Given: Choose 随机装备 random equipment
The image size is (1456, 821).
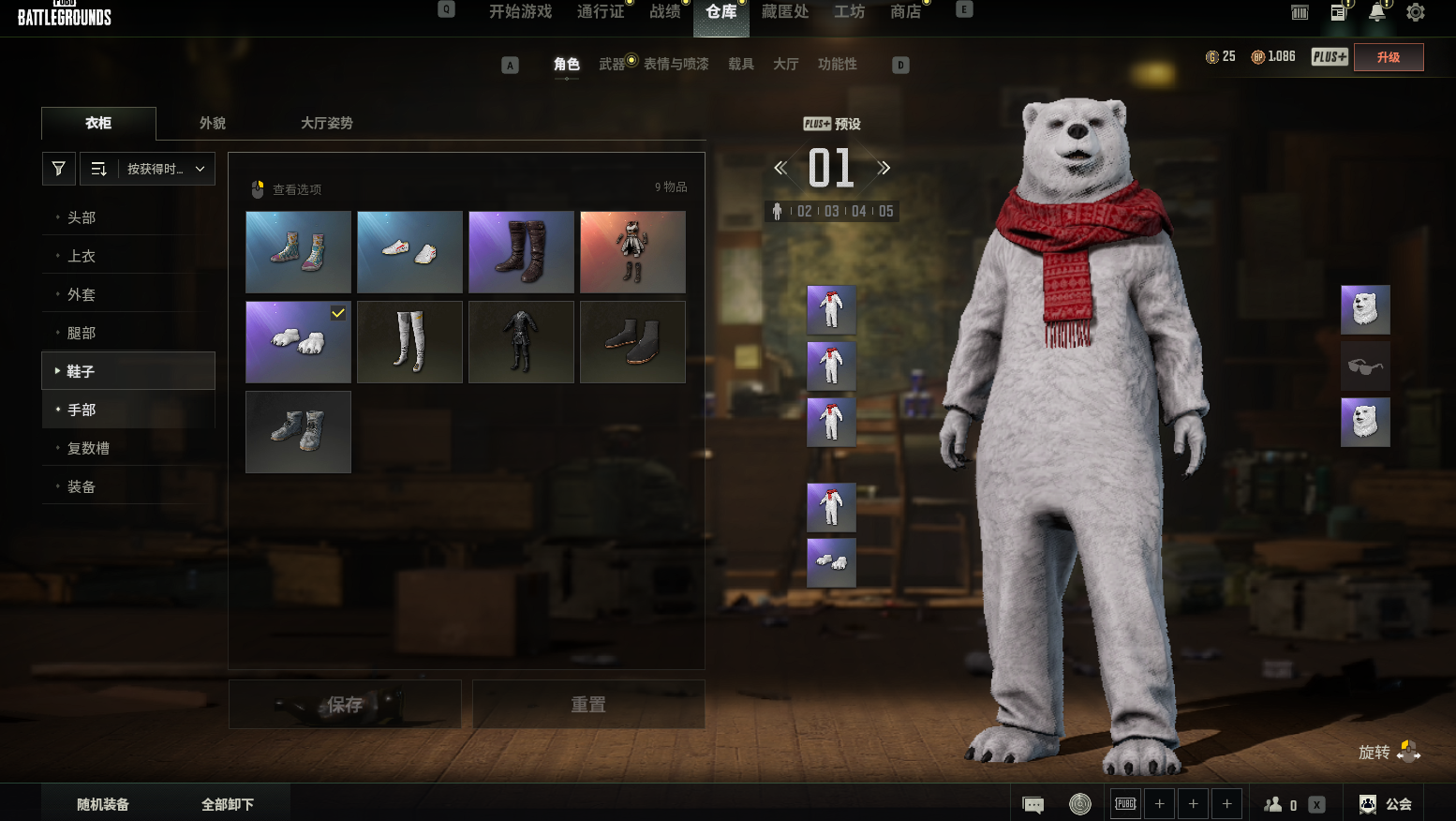Looking at the screenshot, I should [103, 804].
